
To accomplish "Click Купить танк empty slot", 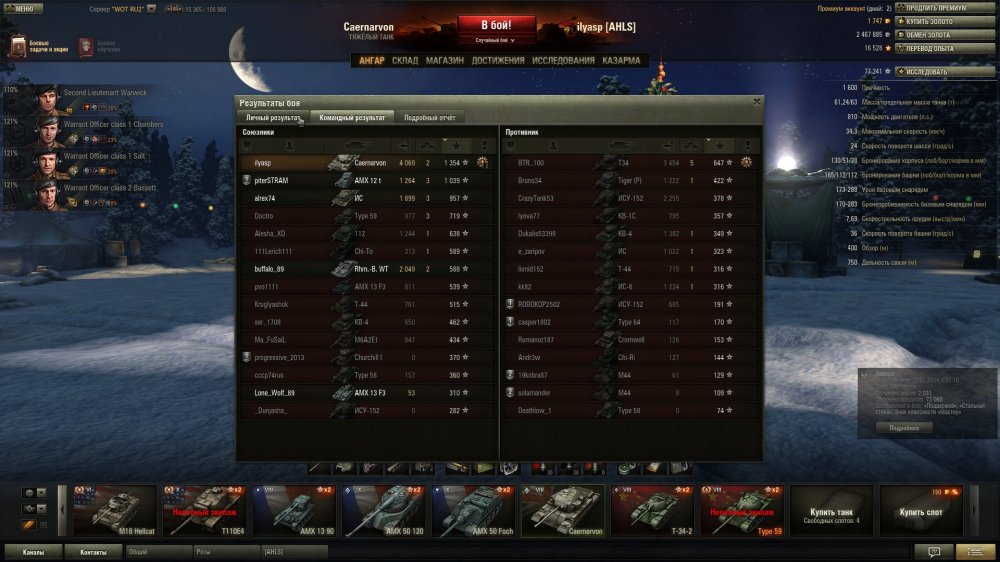I will [x=831, y=511].
